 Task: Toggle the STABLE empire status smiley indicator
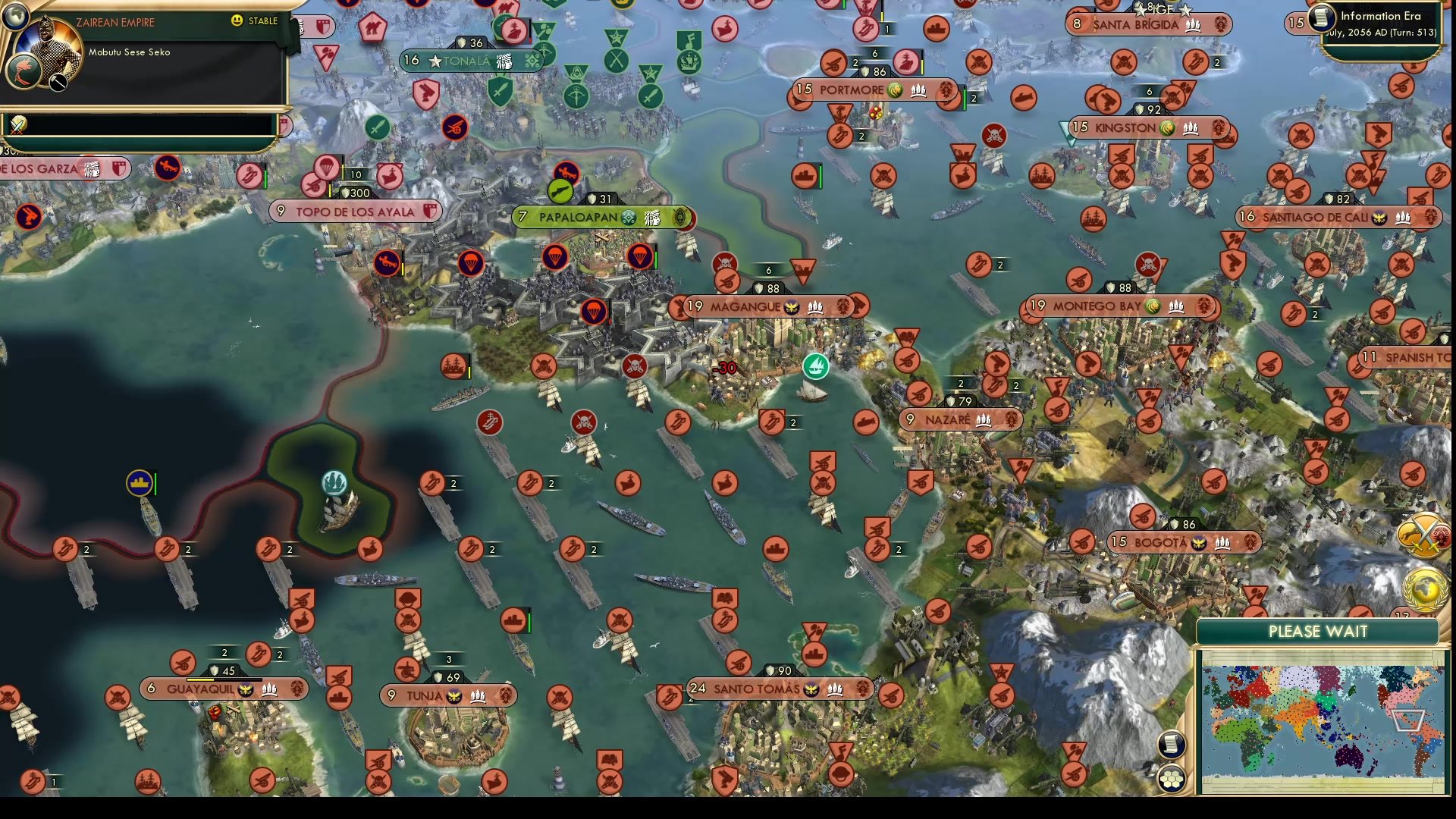[237, 22]
